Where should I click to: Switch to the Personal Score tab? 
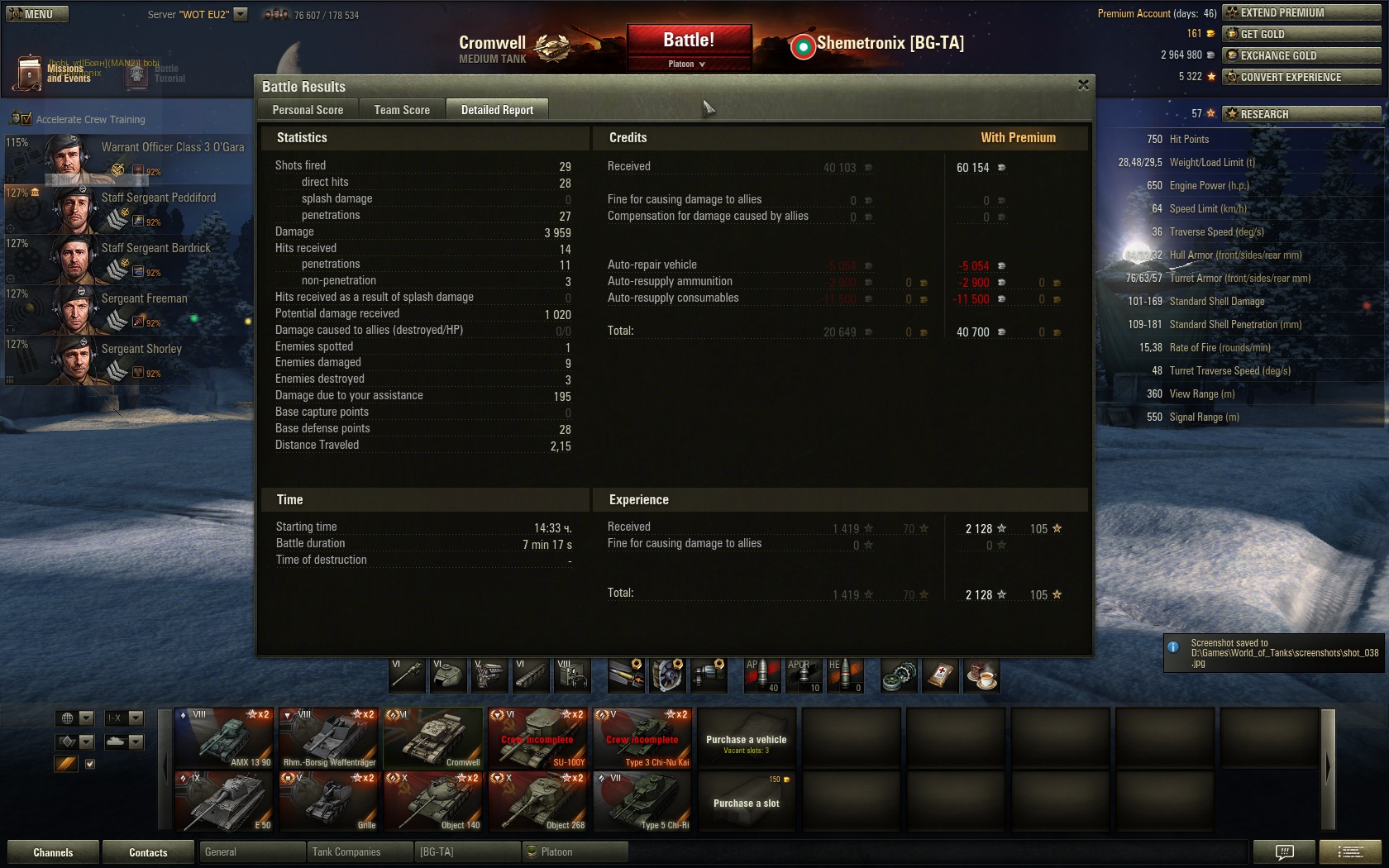pos(308,110)
